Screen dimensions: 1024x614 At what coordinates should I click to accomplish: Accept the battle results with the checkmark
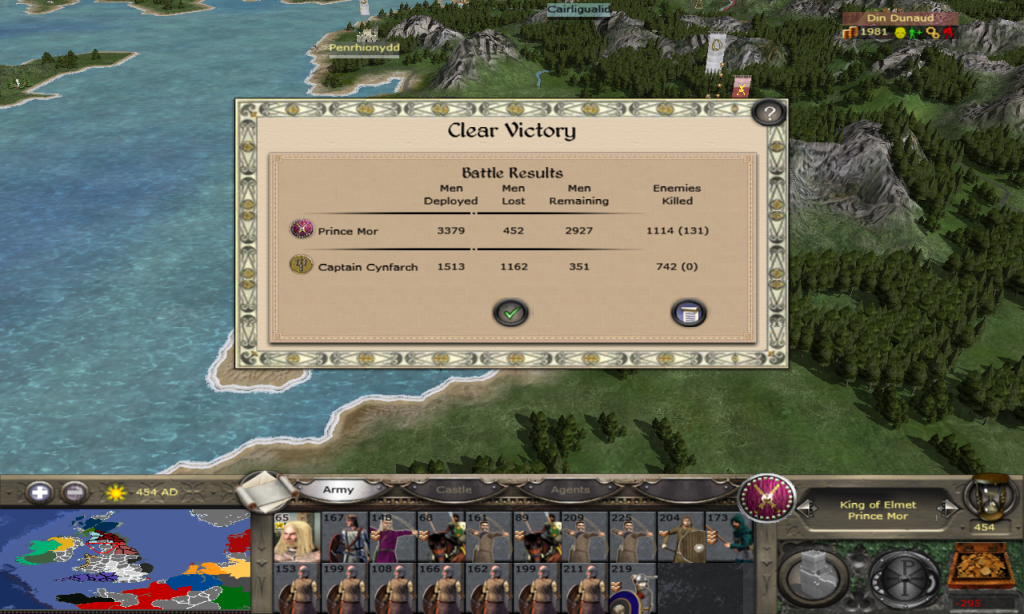click(510, 313)
